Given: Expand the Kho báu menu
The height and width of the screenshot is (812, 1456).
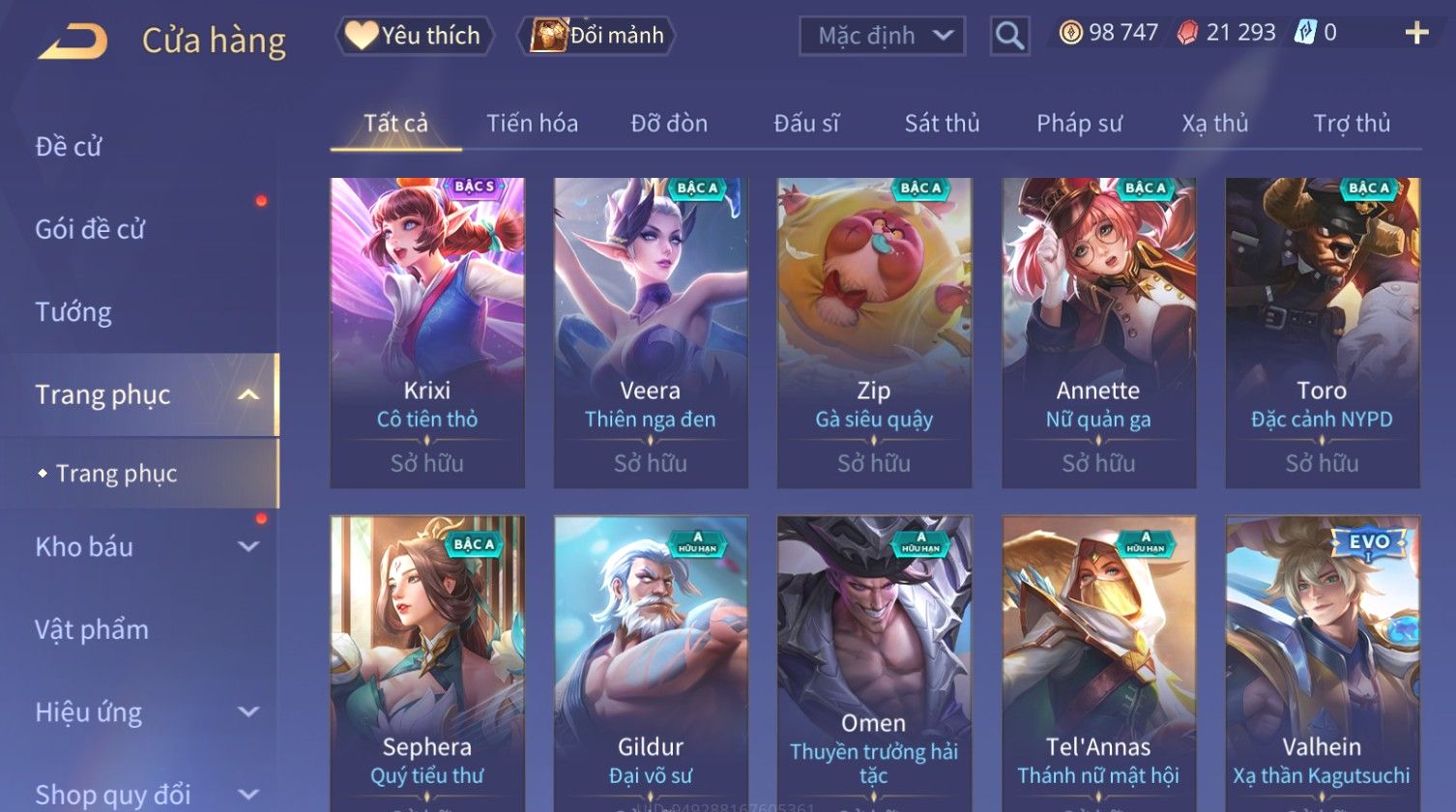Looking at the screenshot, I should tap(145, 547).
